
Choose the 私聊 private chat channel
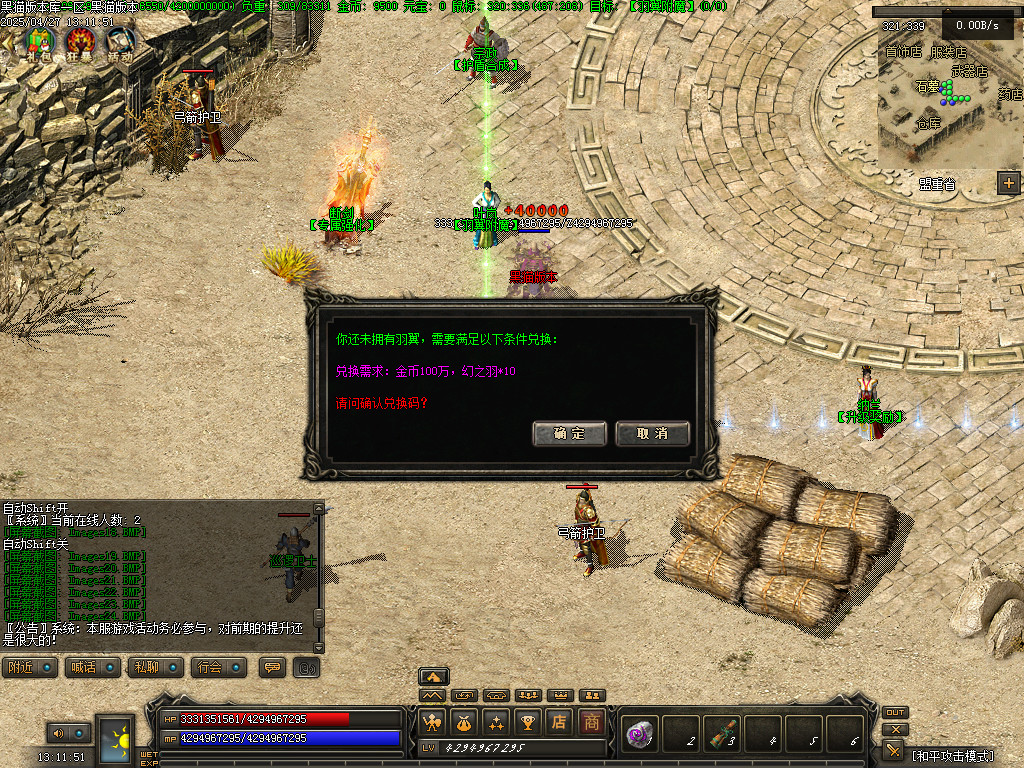155,667
